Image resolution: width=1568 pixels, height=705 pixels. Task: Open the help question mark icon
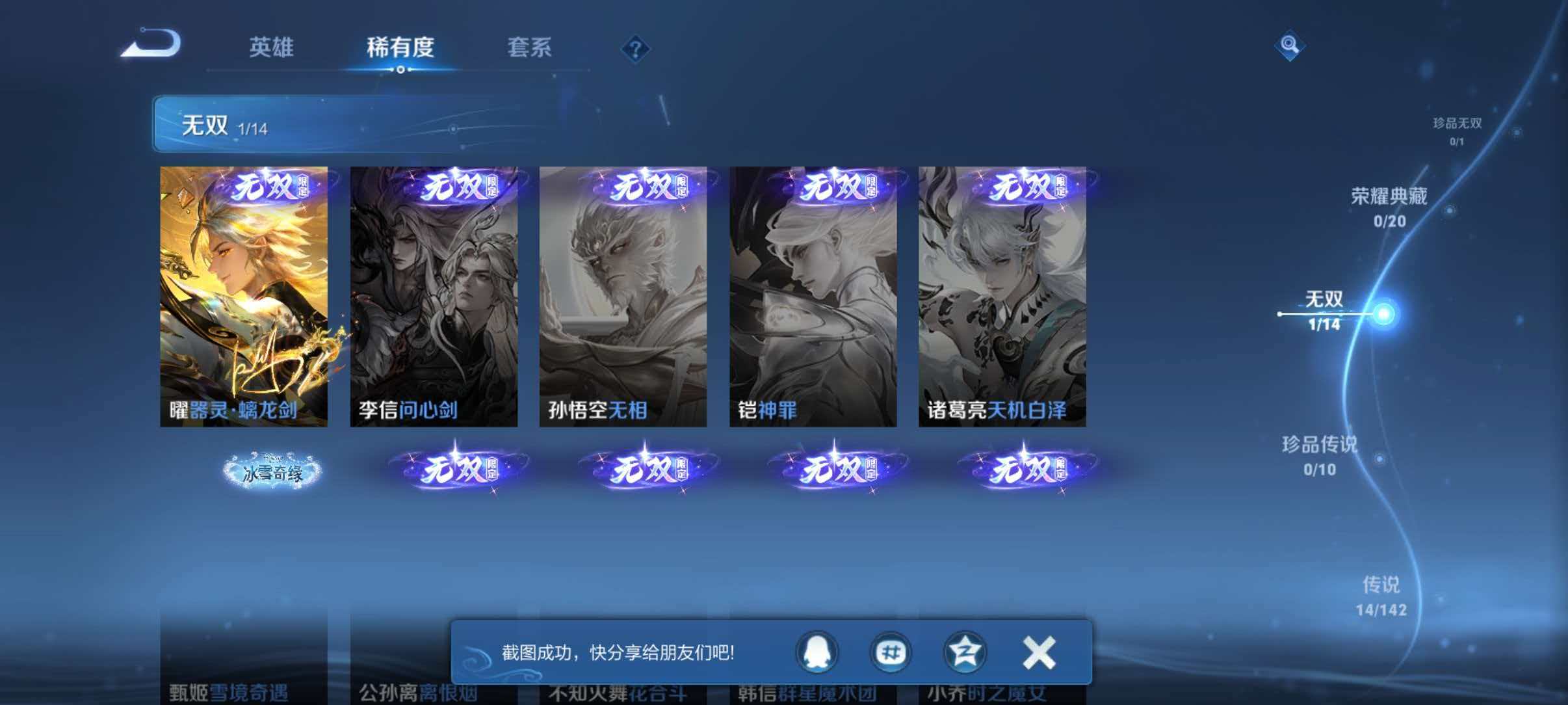(636, 48)
